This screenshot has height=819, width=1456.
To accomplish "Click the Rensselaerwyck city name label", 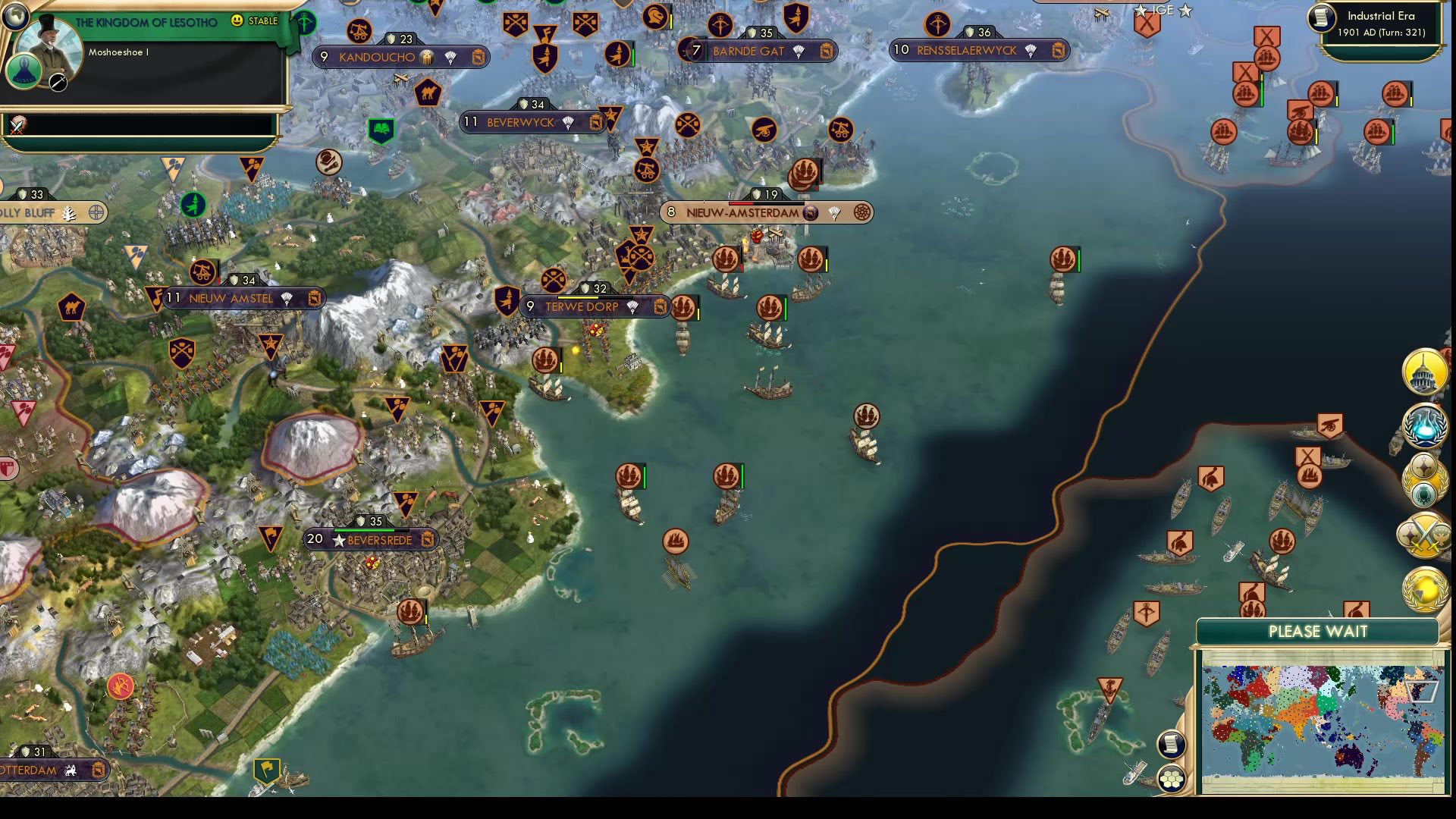I will coord(967,51).
